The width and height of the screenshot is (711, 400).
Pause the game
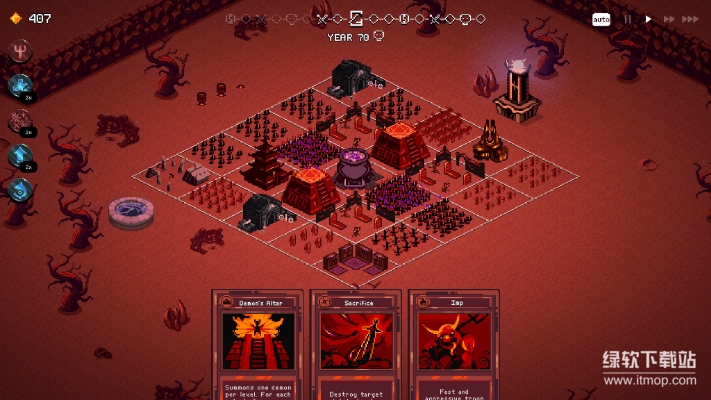[x=628, y=19]
